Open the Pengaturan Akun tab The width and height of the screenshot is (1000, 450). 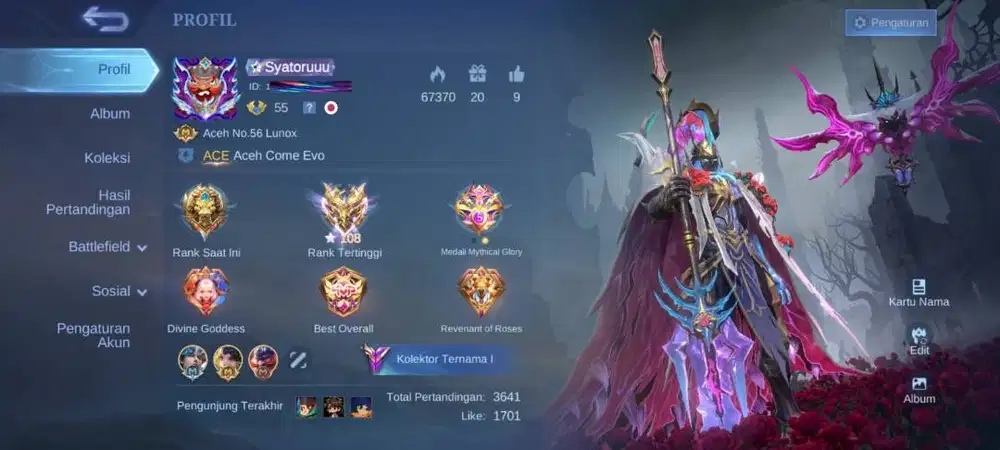(93, 335)
